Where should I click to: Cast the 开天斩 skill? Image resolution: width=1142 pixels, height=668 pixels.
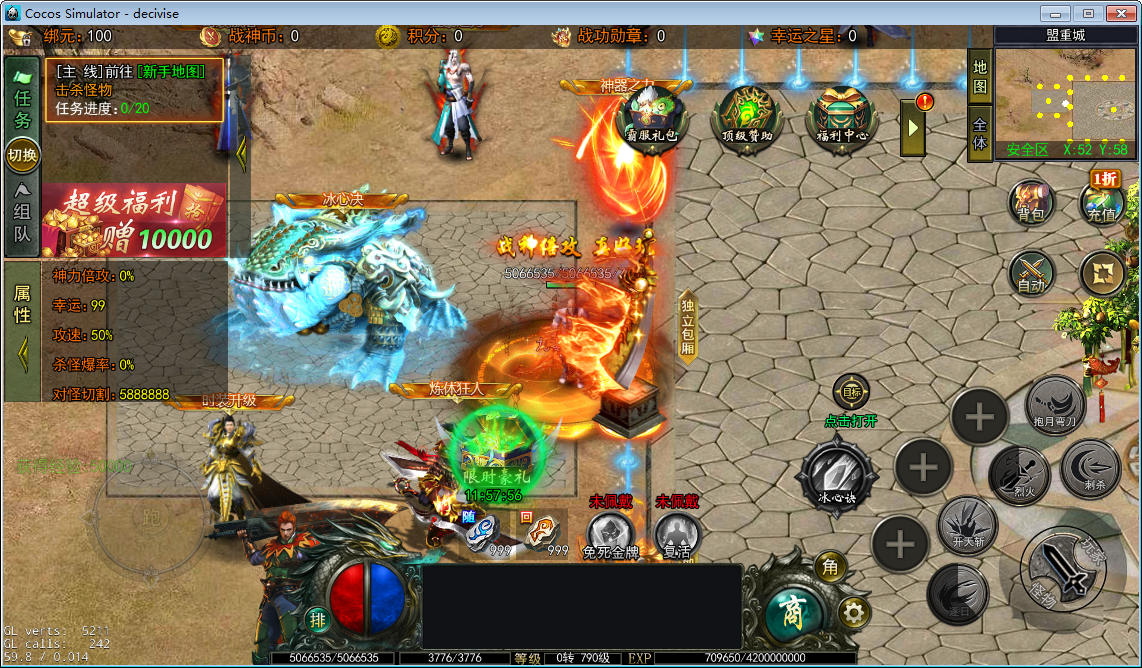967,525
